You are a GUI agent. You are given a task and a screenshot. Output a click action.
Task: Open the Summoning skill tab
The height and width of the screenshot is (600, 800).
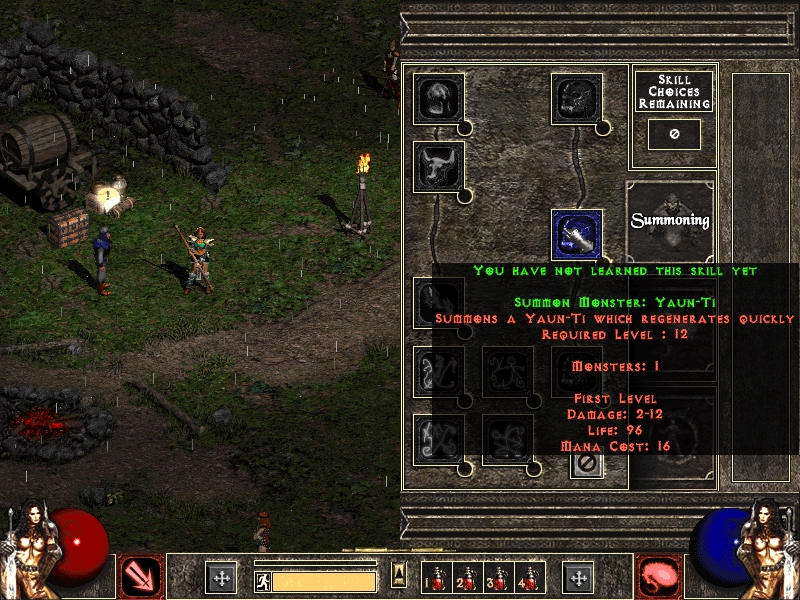coord(671,219)
